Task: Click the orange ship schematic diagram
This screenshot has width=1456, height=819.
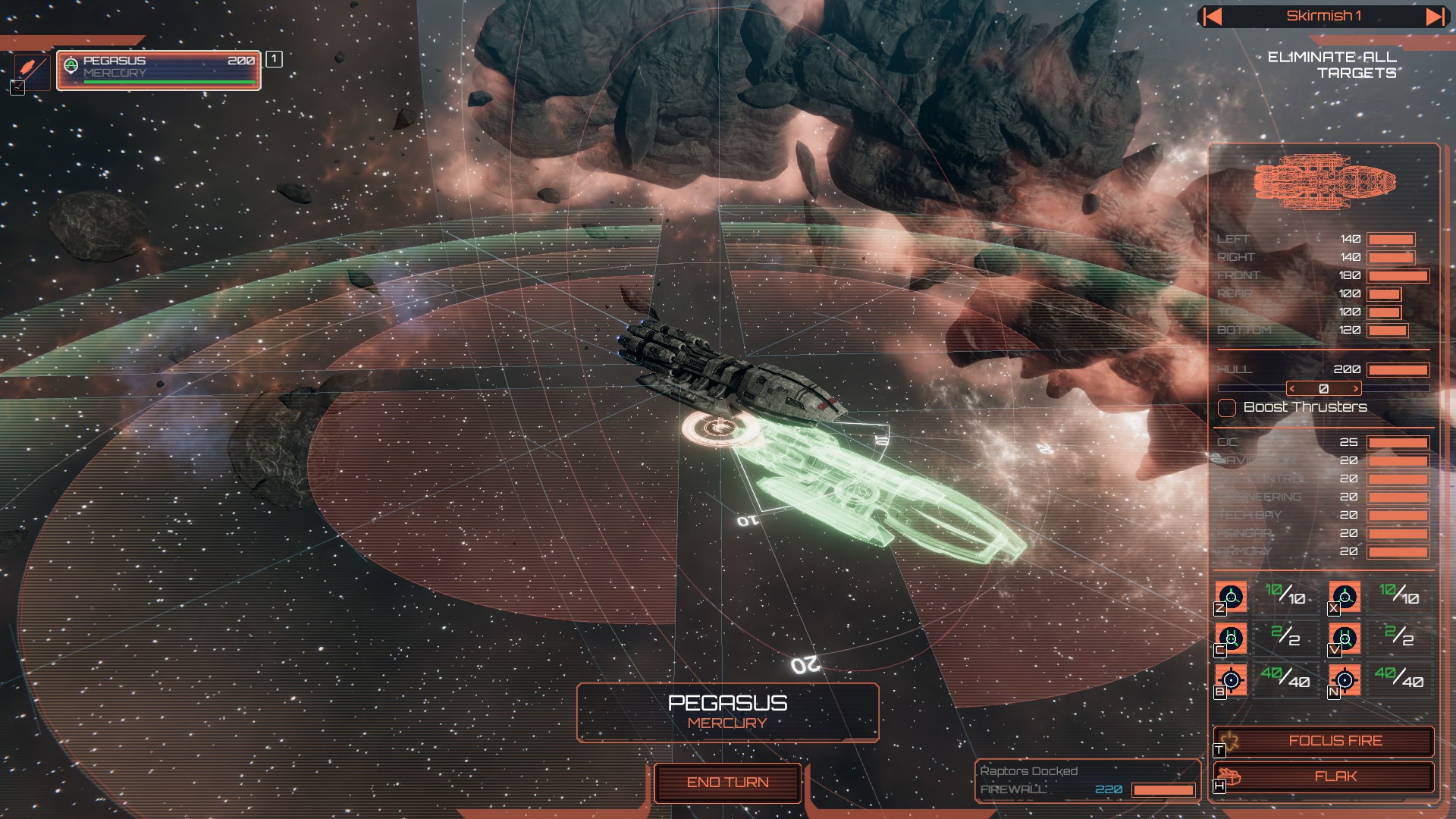Action: 1324,181
